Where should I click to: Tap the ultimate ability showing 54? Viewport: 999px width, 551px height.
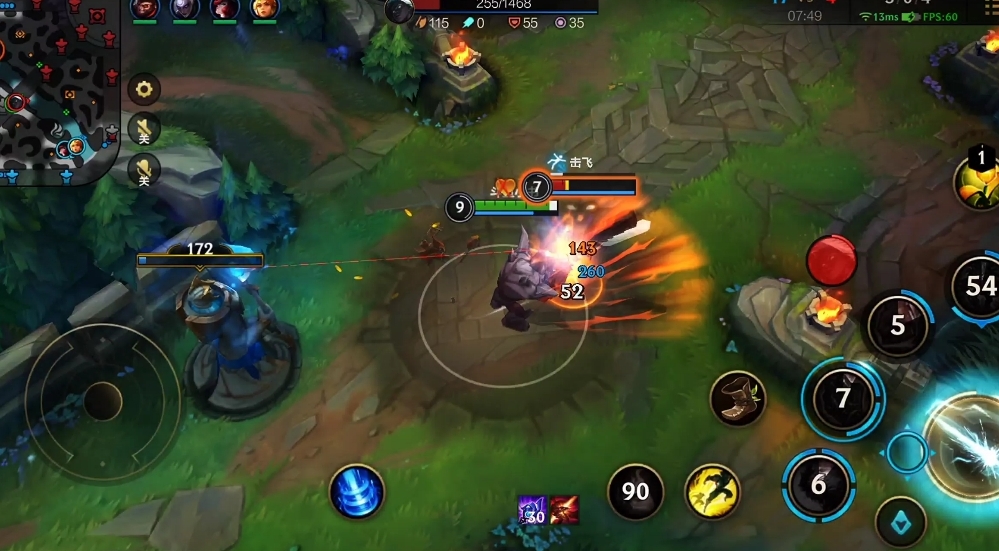click(978, 287)
